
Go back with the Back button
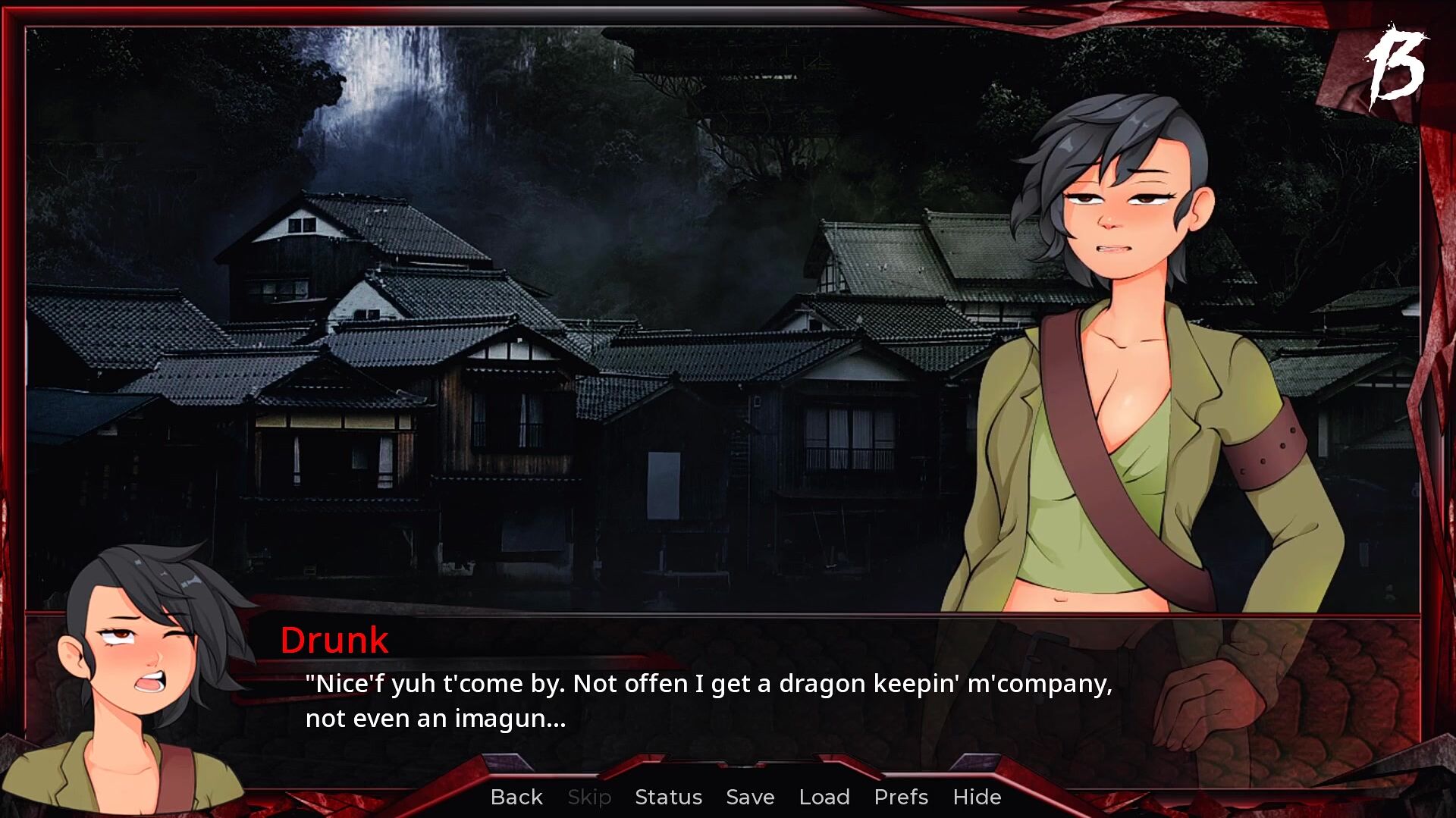[516, 797]
